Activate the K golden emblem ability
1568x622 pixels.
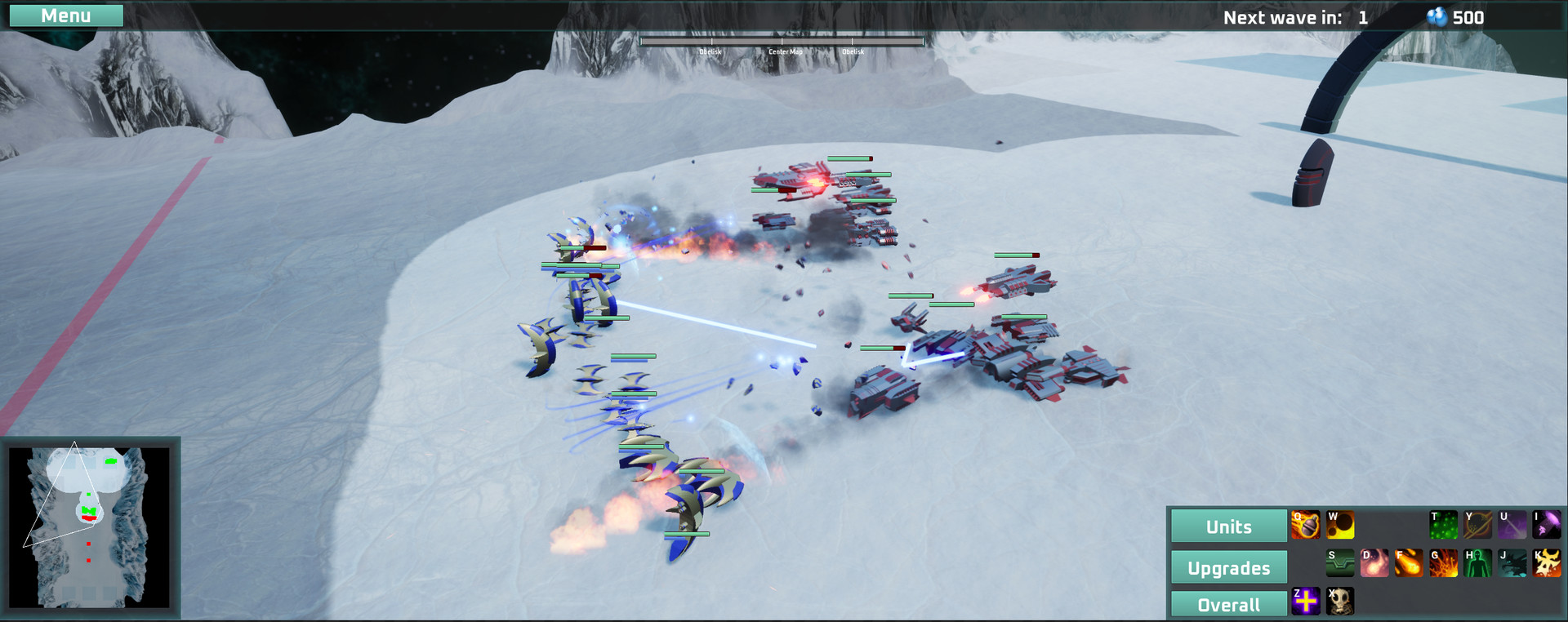point(1547,562)
